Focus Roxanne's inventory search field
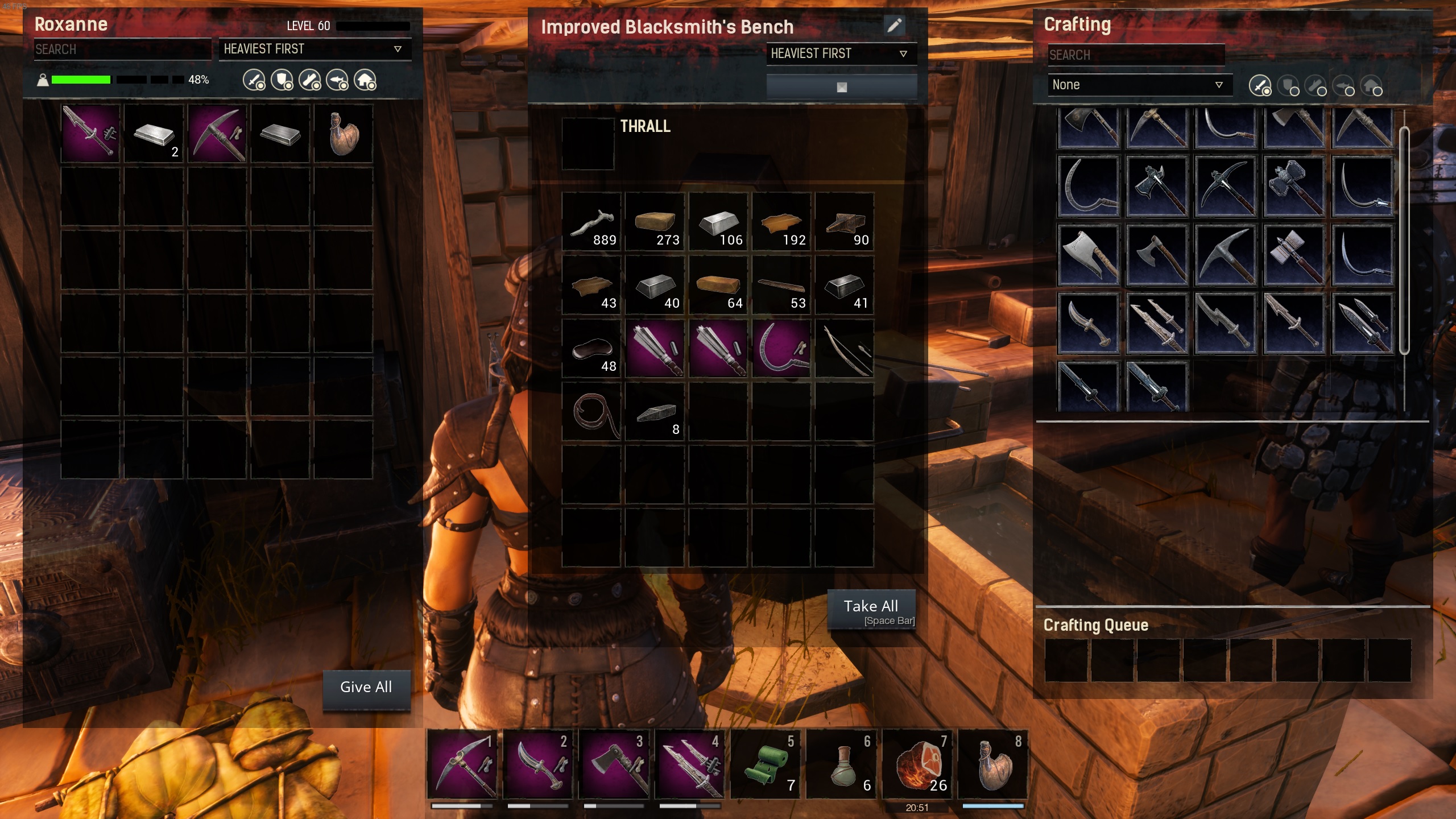1456x819 pixels. coord(122,49)
